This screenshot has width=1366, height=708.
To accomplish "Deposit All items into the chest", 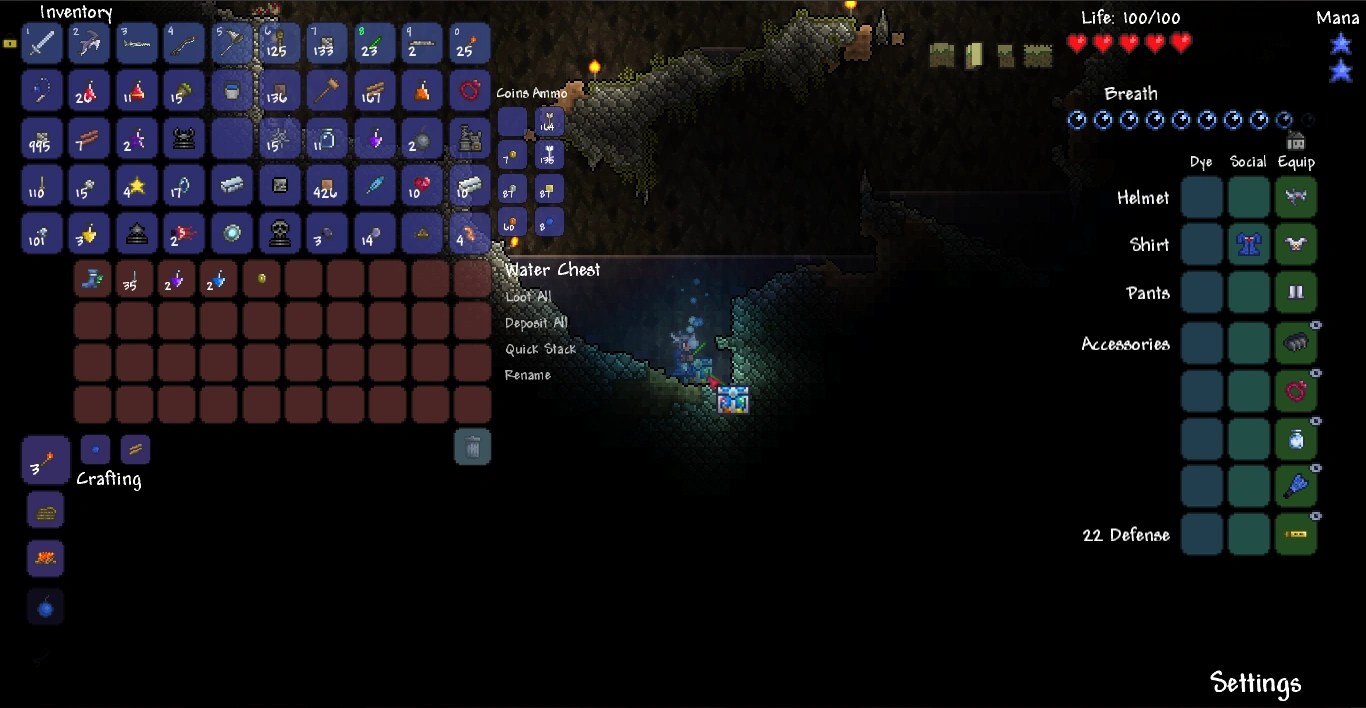I will point(536,323).
